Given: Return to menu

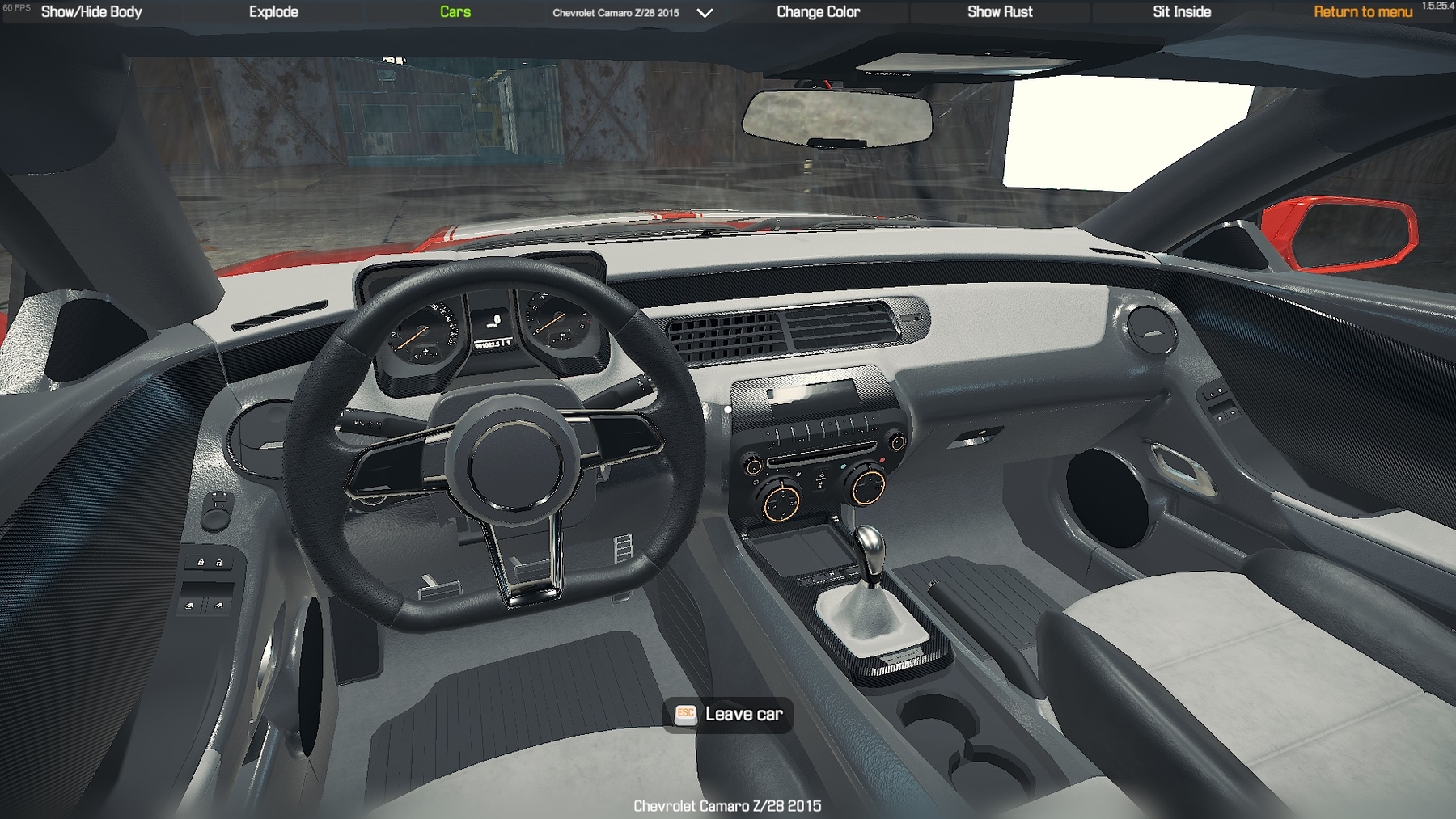Looking at the screenshot, I should (1363, 12).
